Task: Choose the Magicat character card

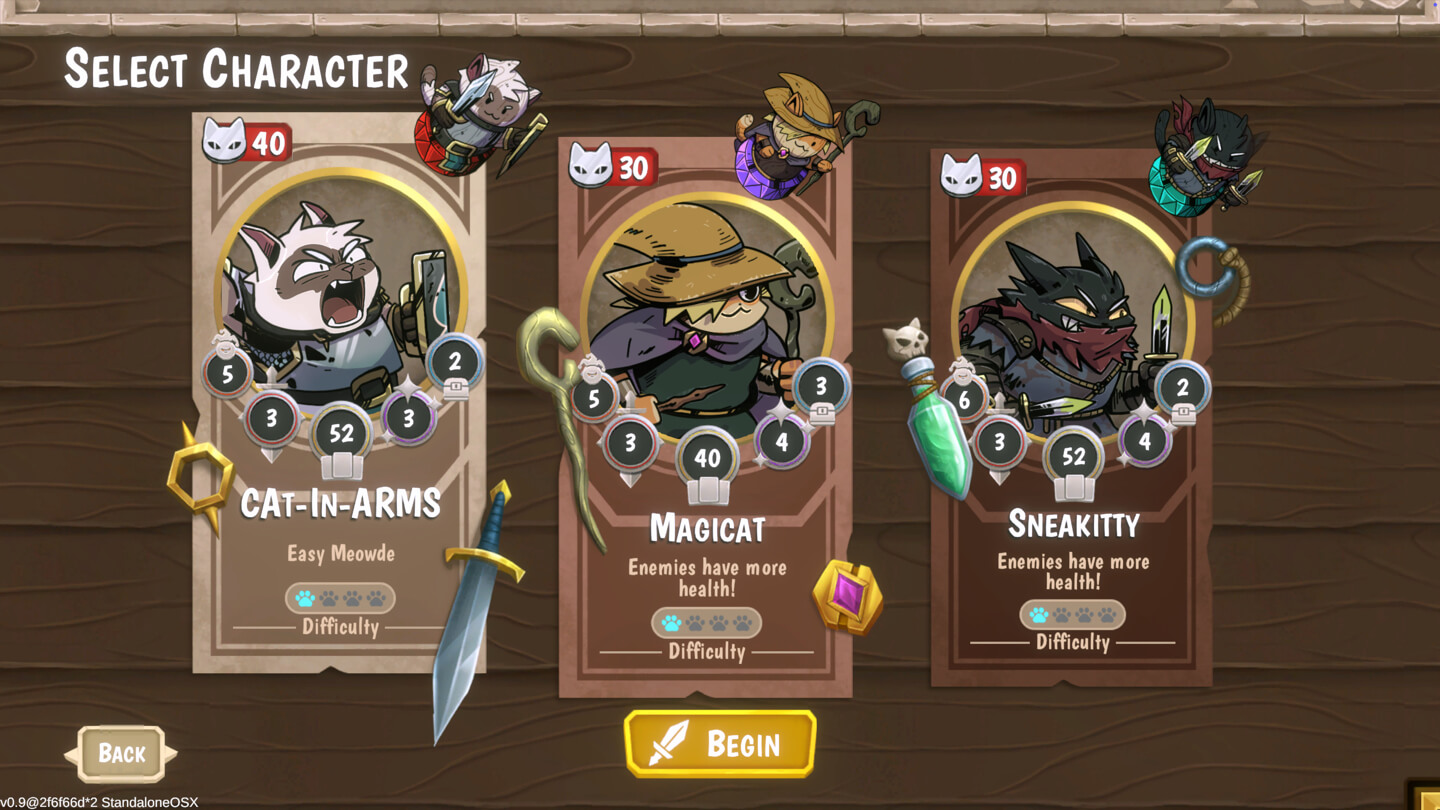Action: pos(706,420)
